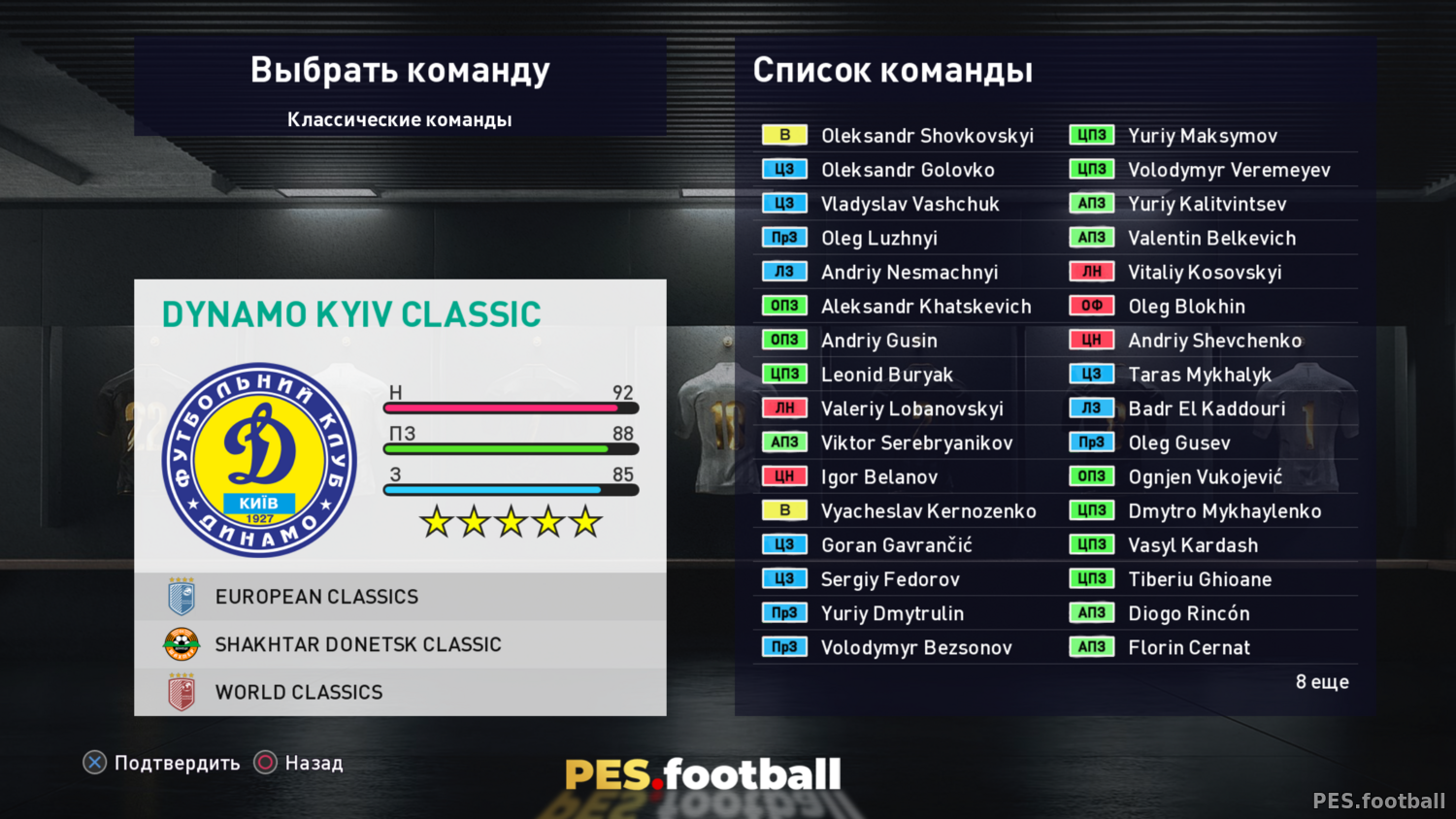Click Volodymyr Bezsonov's roster row
Screen dimensions: 1456x819
(915, 647)
